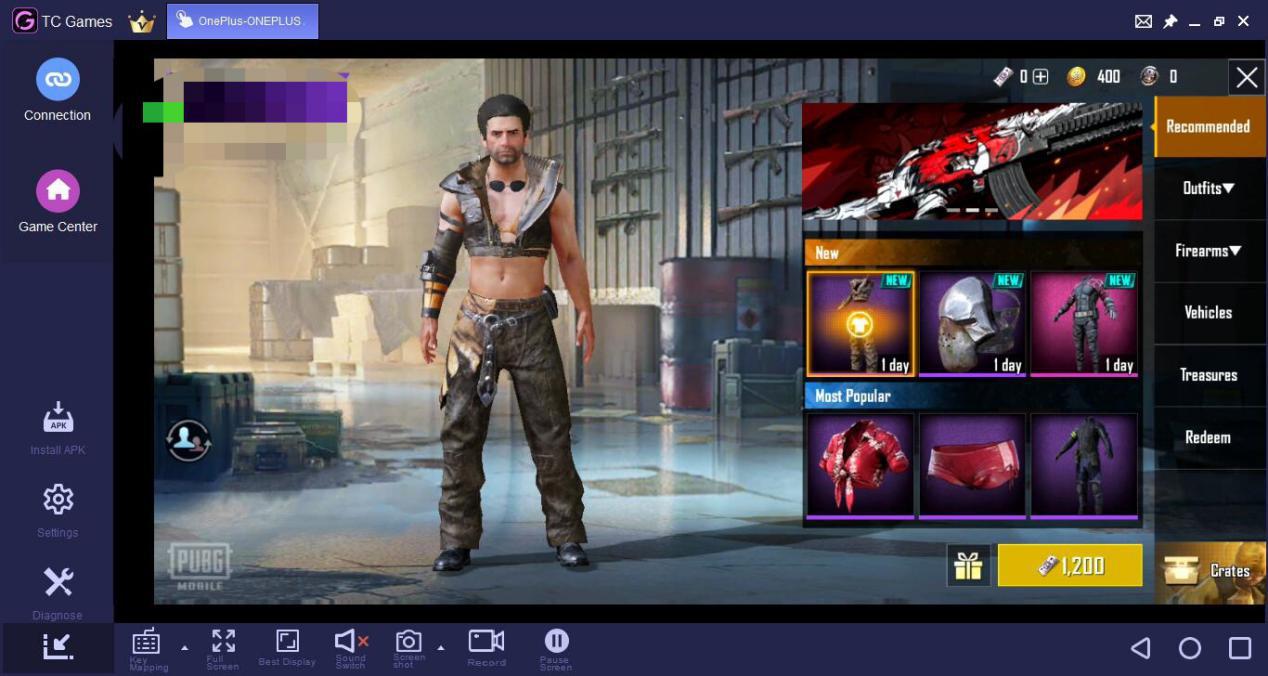Buy the item for 1,200
Screen dimensions: 1268x676
[x=1070, y=566]
